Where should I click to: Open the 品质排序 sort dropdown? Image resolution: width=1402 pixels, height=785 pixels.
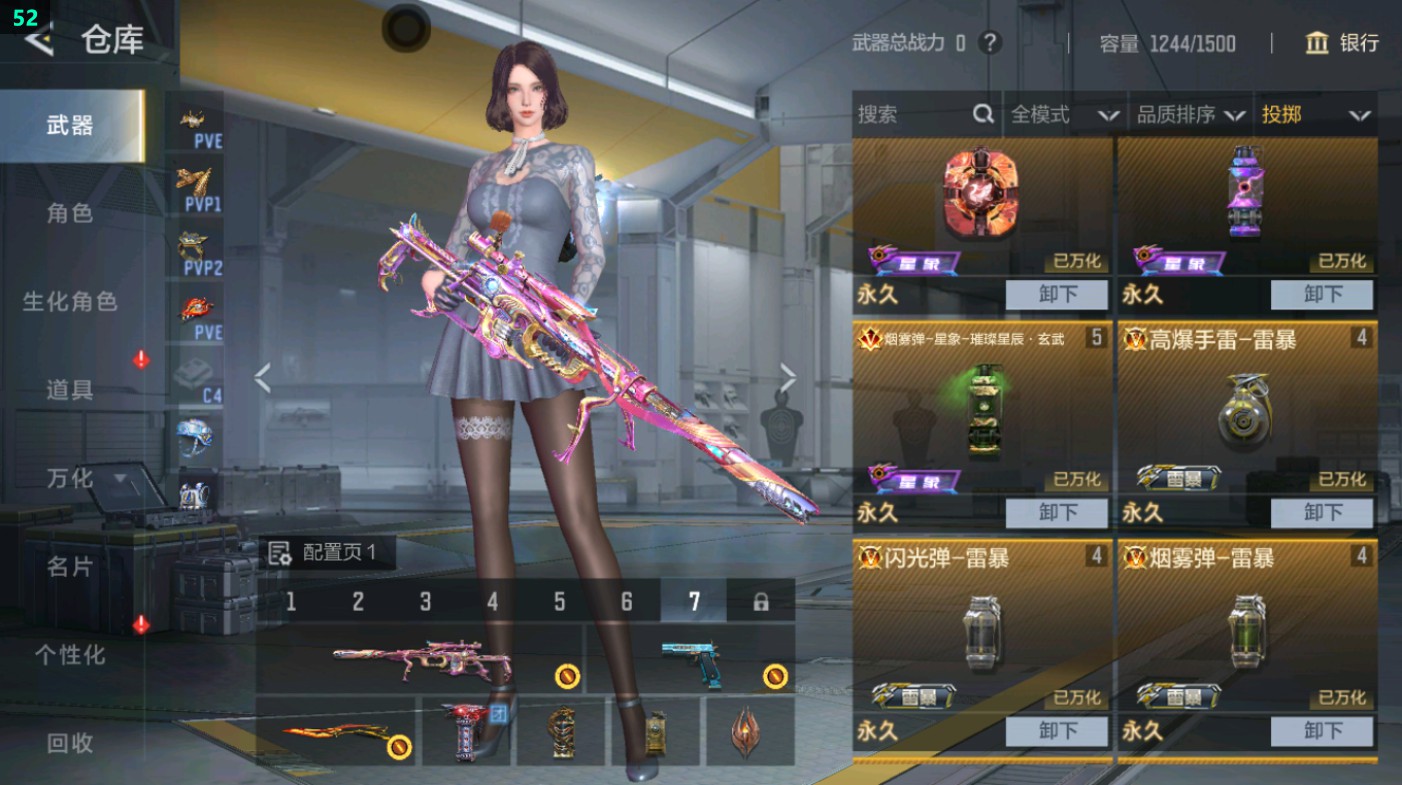[1190, 115]
